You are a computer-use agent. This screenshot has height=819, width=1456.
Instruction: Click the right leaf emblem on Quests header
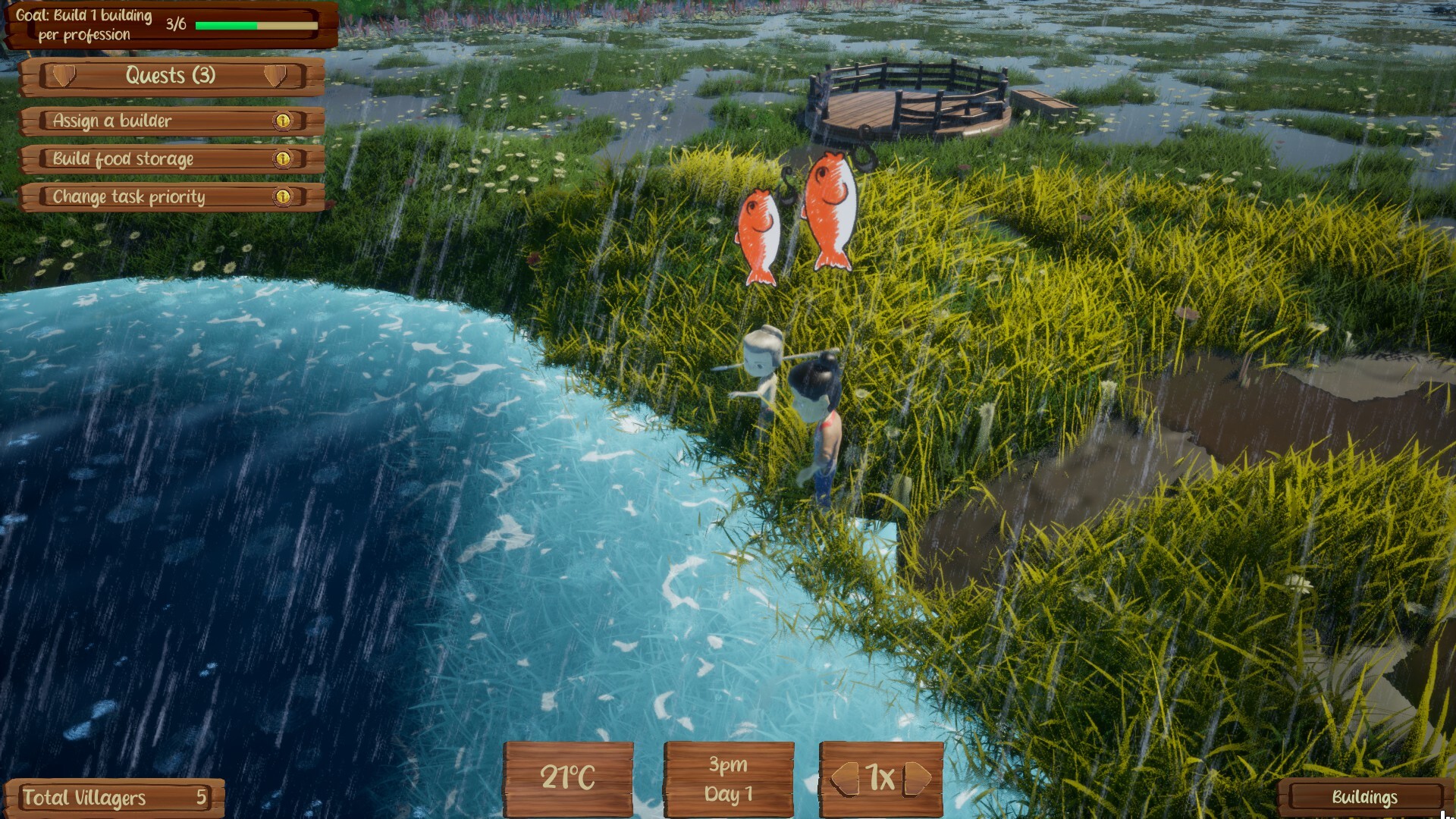tap(275, 76)
